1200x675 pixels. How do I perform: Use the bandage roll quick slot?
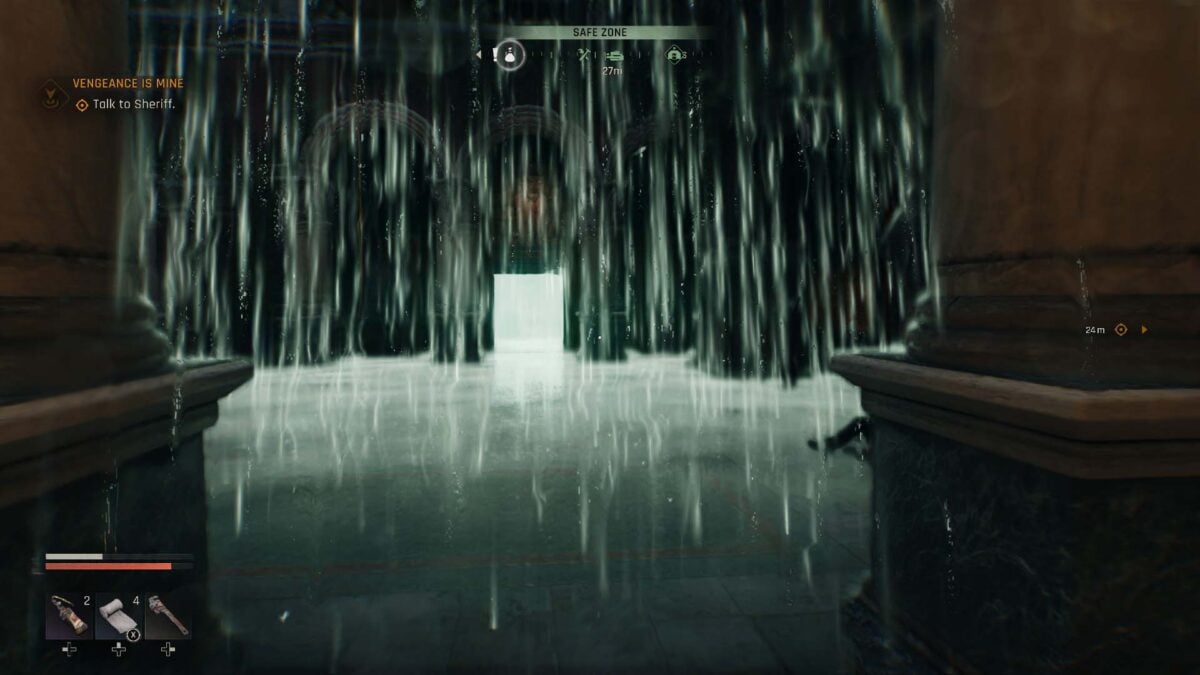[119, 615]
